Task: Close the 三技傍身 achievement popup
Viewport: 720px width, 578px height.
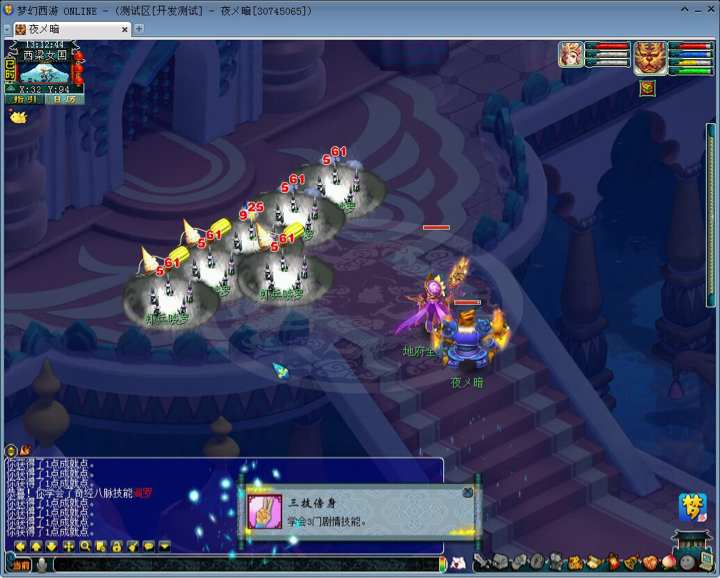Action: tap(467, 492)
